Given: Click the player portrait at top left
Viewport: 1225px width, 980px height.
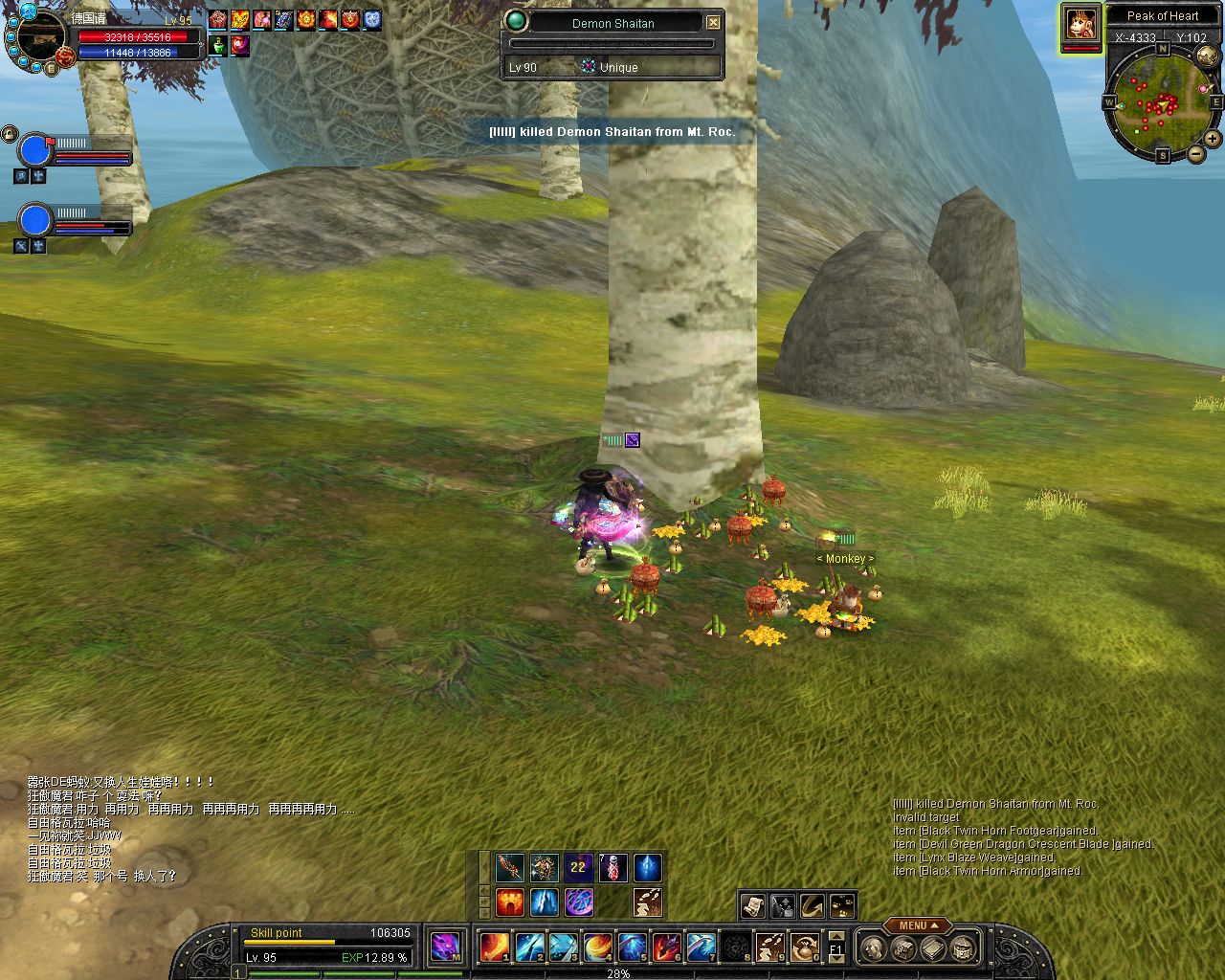Looking at the screenshot, I should (38, 38).
